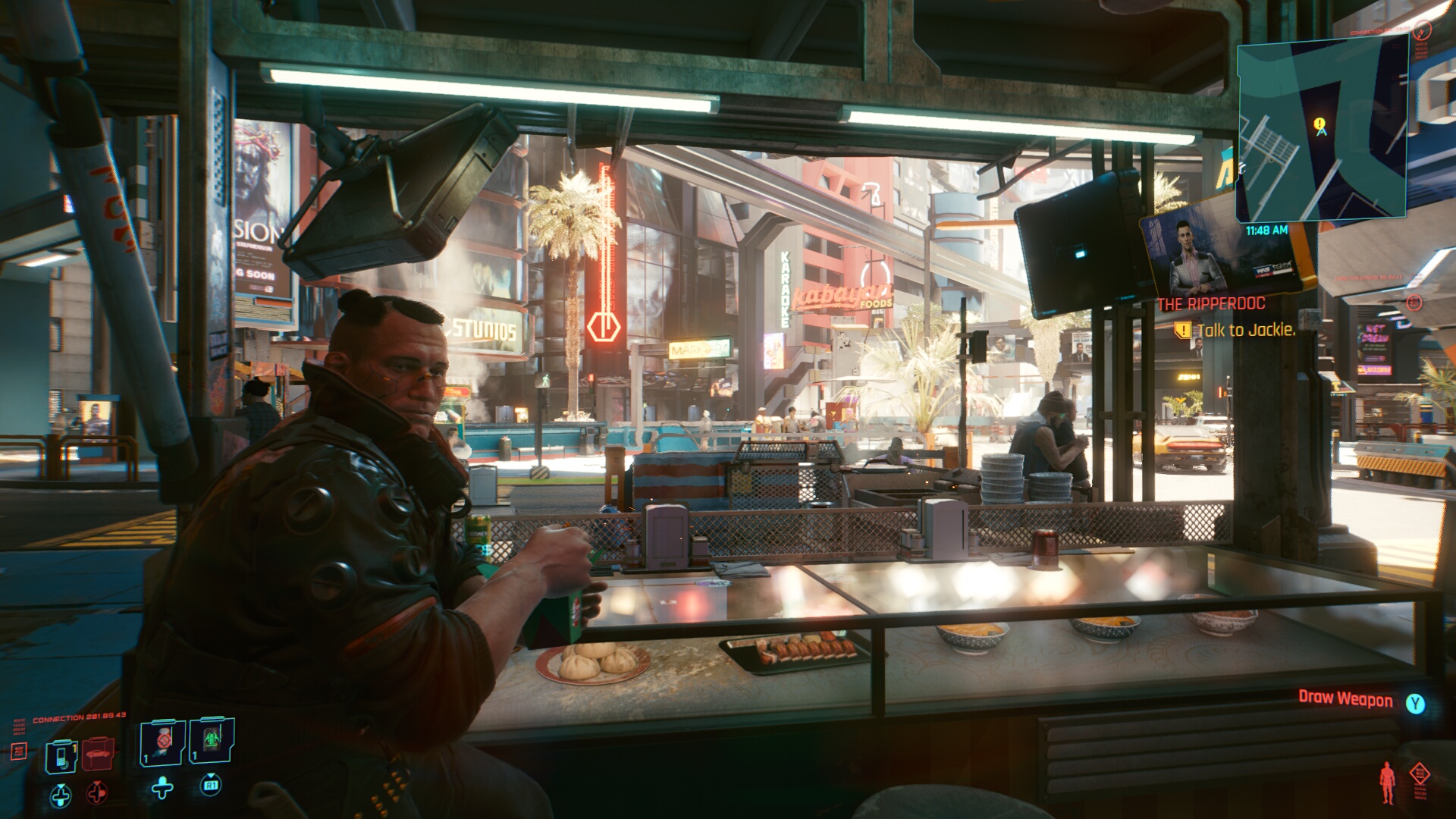Image resolution: width=1456 pixels, height=819 pixels.
Task: Select the green biohazard gadget slot
Action: [x=212, y=739]
